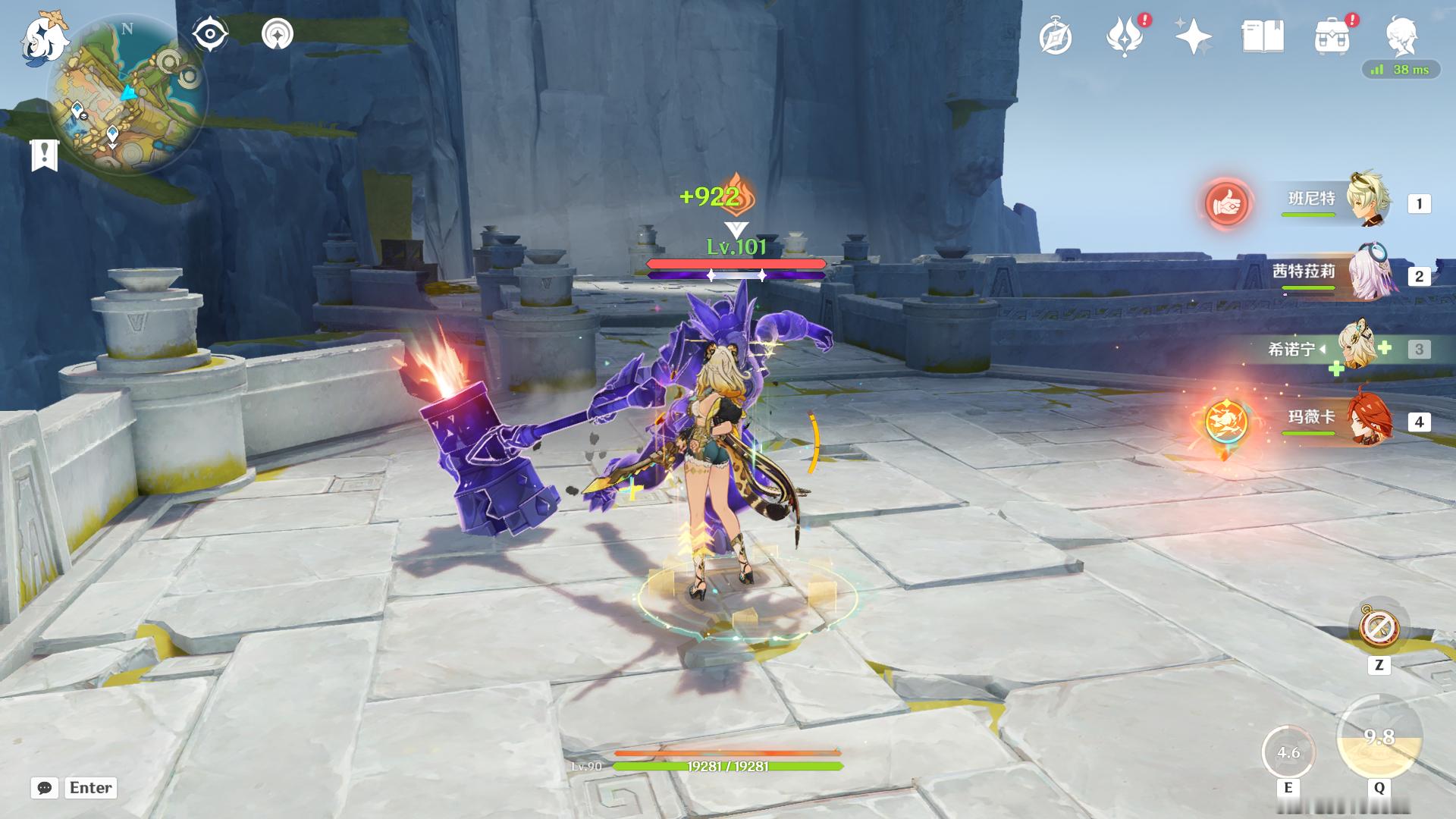1456x819 pixels.
Task: Open the adventurer handbook book icon
Action: point(1263,36)
